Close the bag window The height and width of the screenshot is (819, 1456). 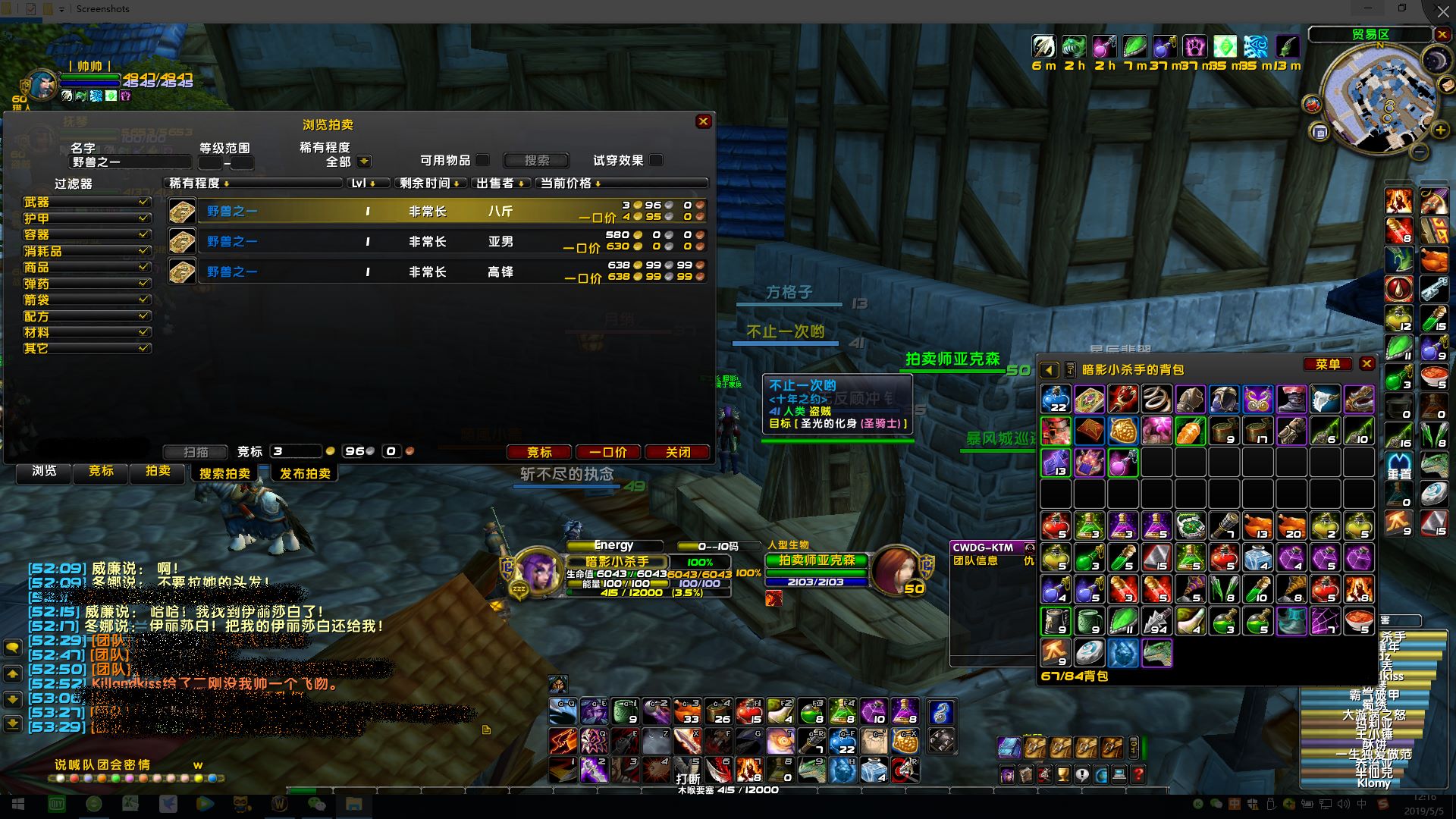(x=1367, y=364)
